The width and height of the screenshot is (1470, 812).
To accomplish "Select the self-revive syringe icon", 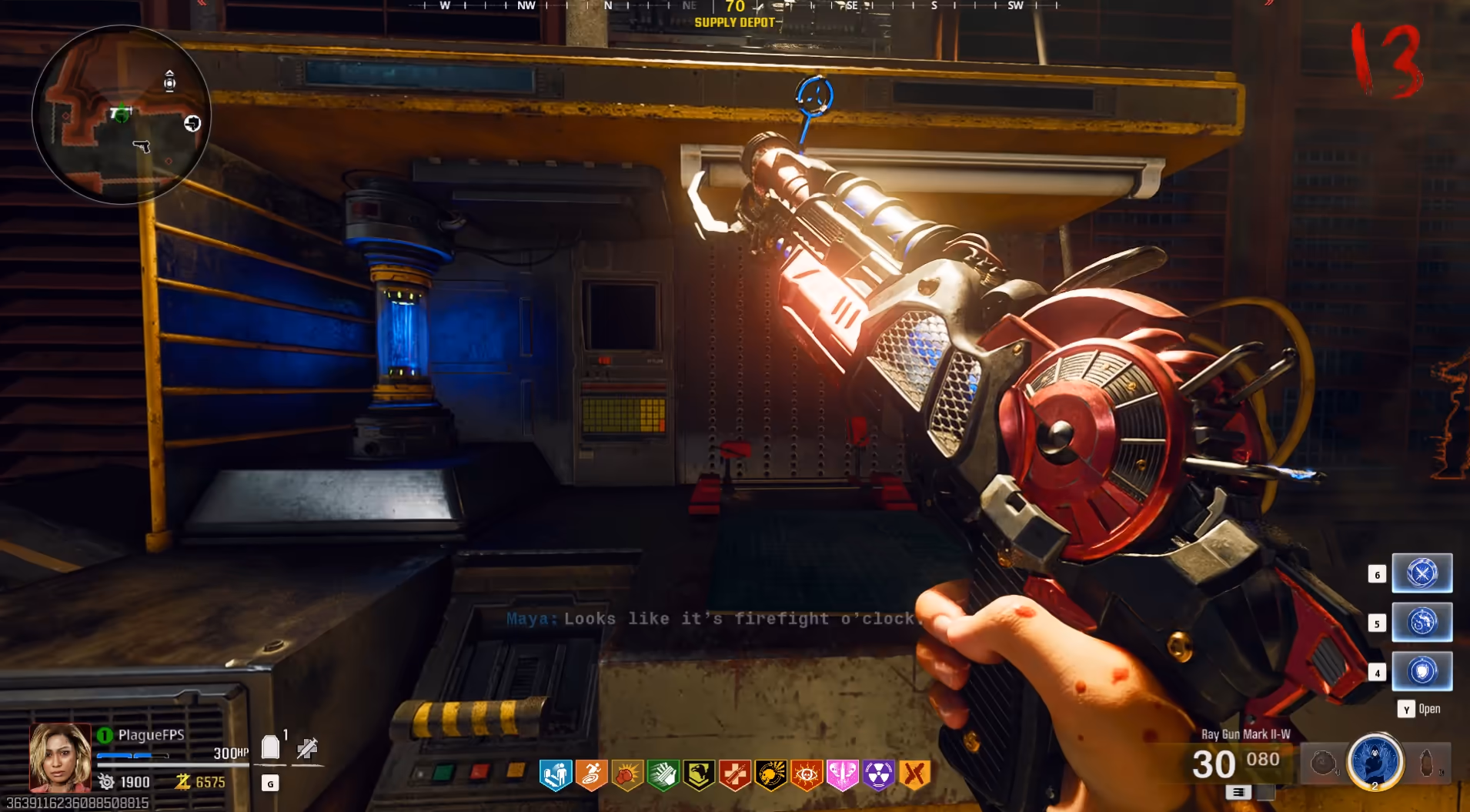I will 307,747.
